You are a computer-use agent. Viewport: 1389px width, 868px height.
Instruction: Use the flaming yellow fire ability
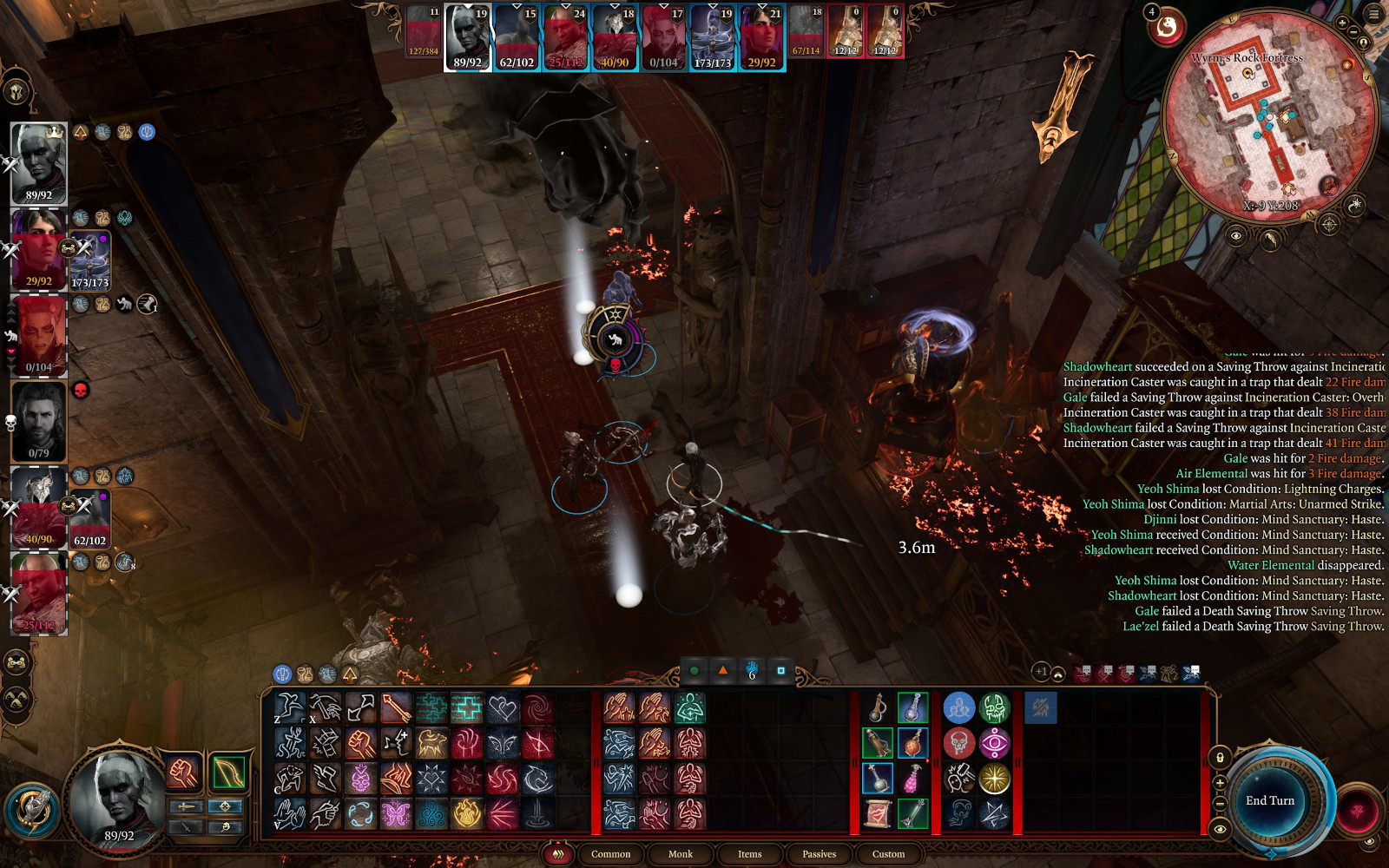pos(466,813)
